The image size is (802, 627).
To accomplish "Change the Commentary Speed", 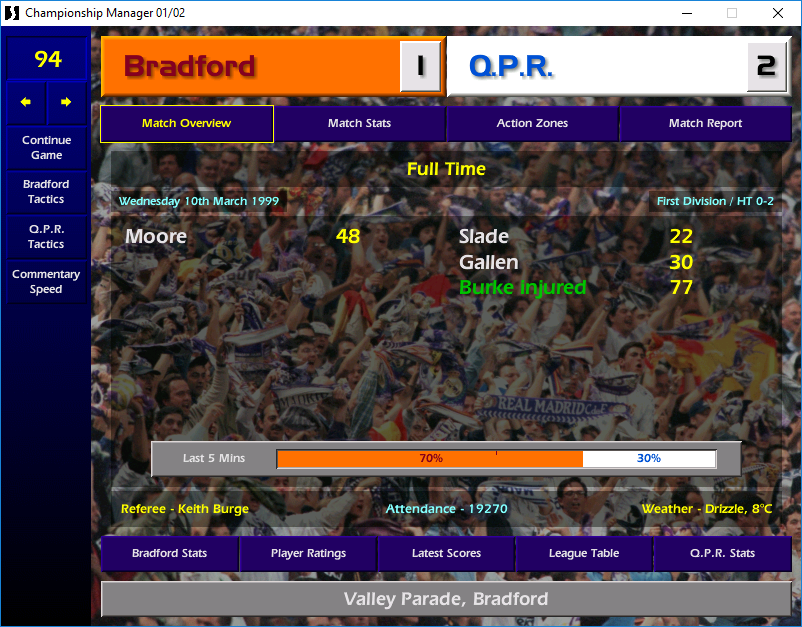I will click(x=46, y=281).
